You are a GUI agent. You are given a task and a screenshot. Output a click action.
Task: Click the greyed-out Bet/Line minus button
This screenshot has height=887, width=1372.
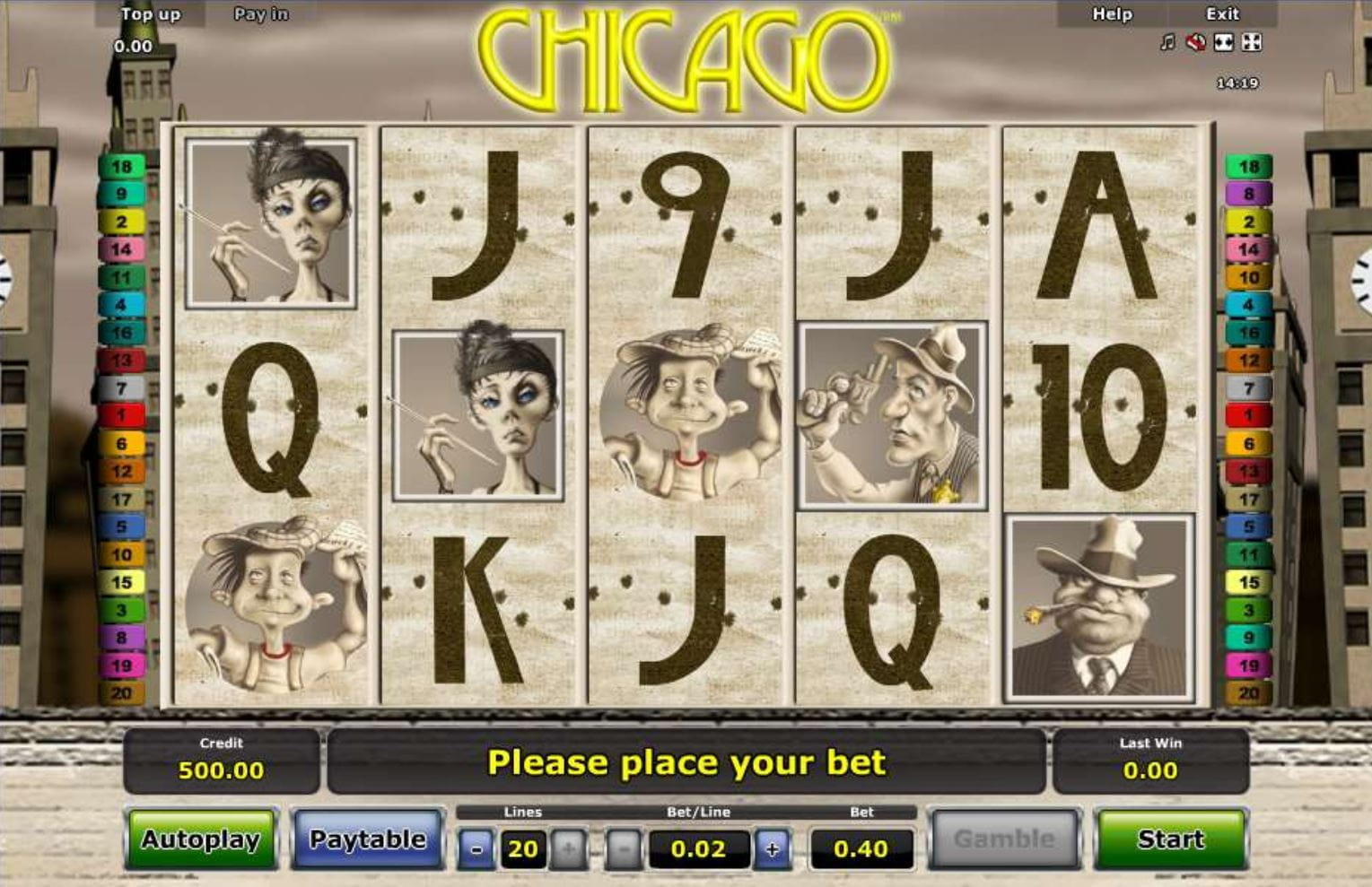(x=625, y=848)
